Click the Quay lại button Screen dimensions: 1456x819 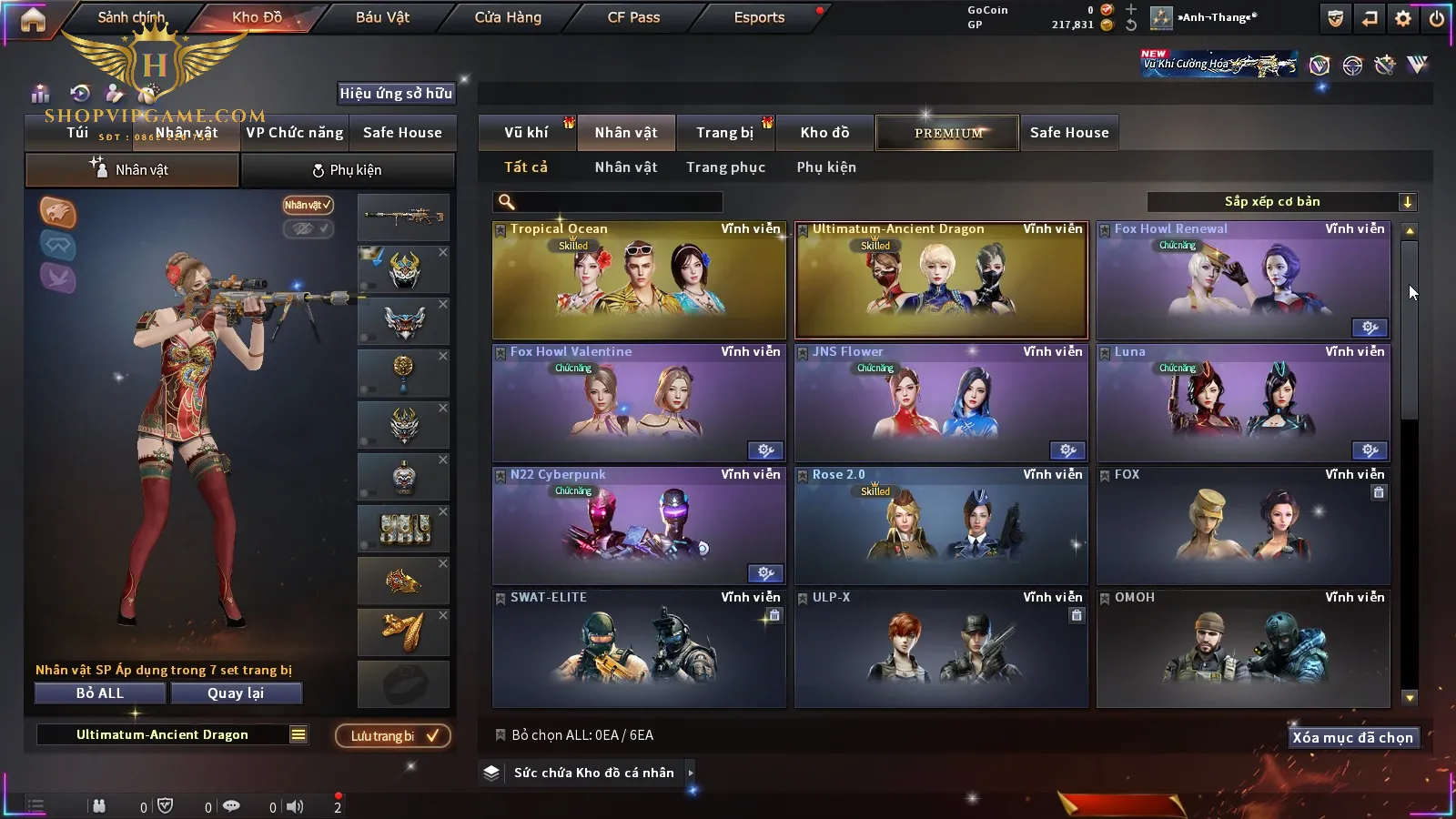click(x=236, y=693)
